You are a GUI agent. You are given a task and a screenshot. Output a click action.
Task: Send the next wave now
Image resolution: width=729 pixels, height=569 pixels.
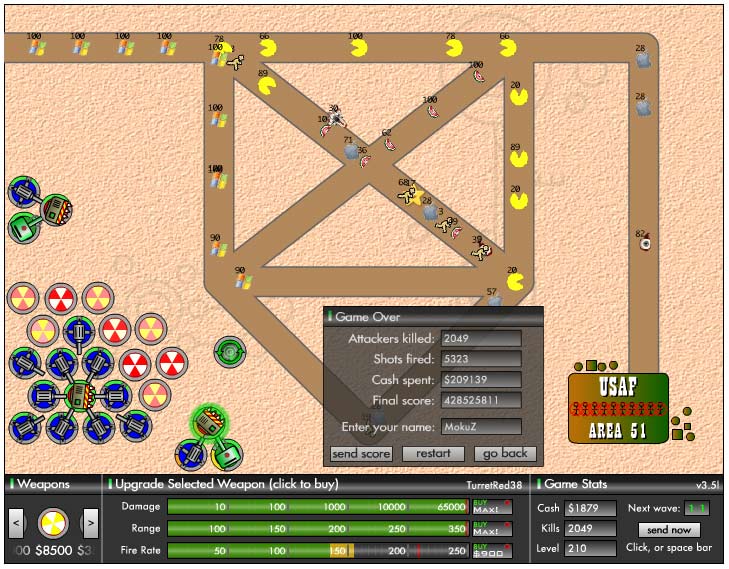669,530
